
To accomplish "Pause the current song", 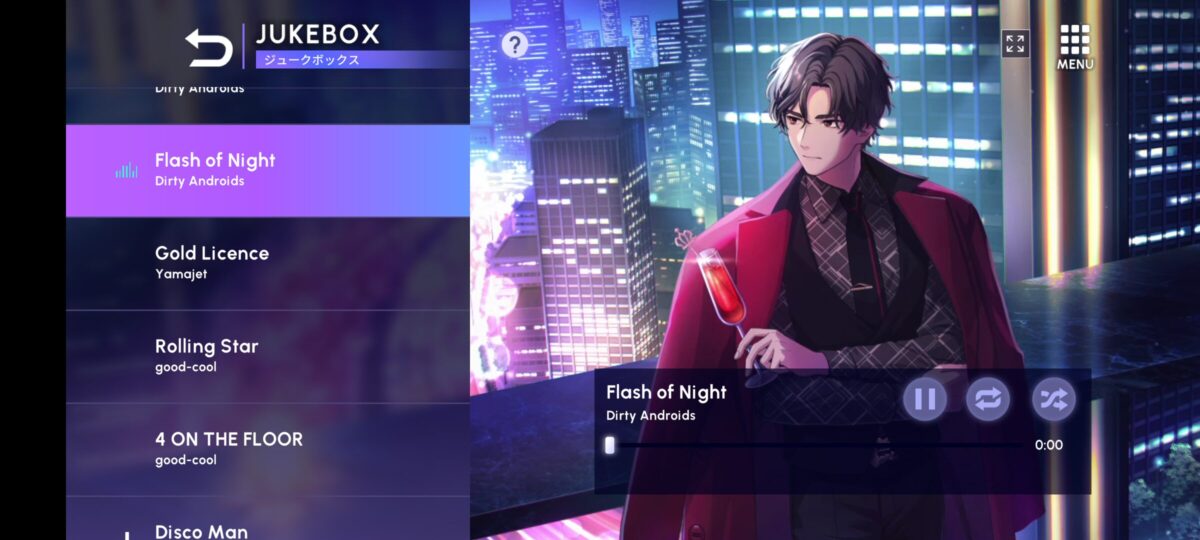I will (x=925, y=399).
